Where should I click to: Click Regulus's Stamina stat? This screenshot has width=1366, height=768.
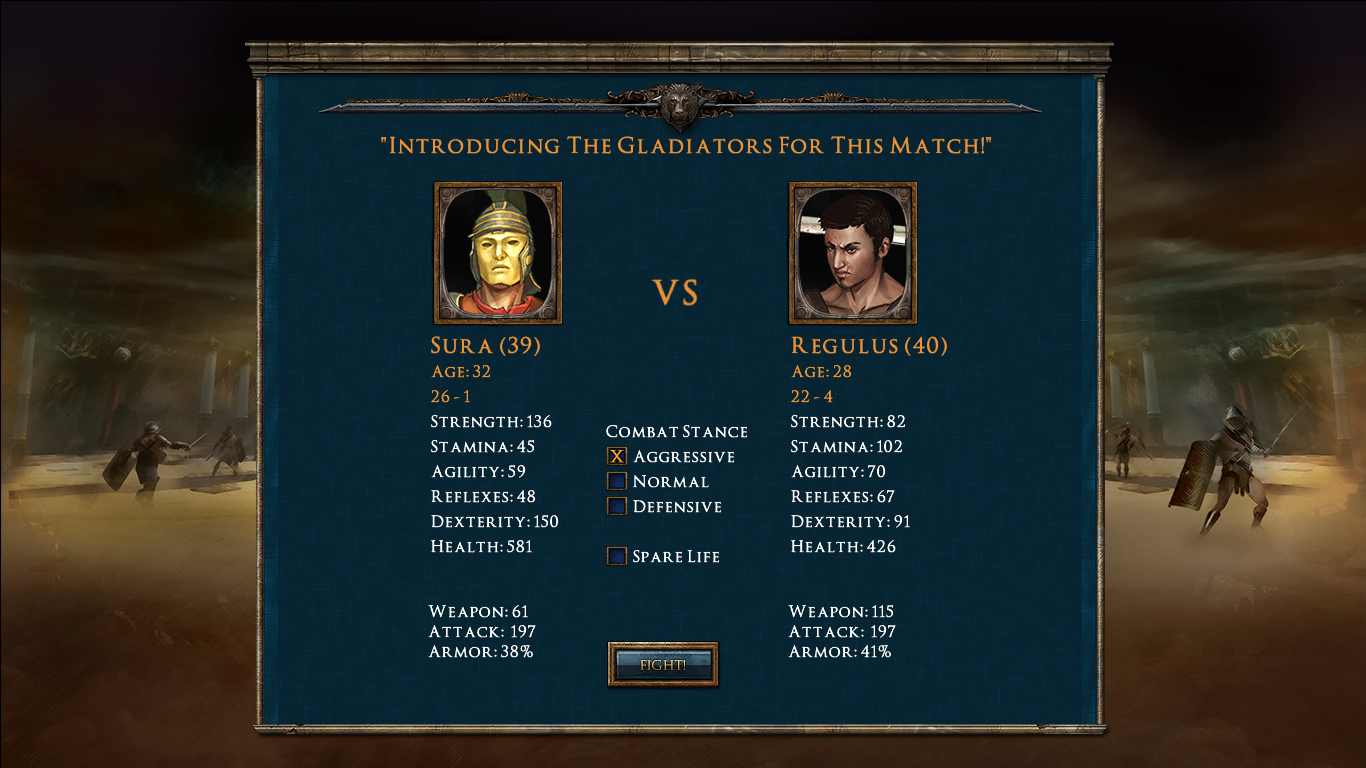point(849,446)
